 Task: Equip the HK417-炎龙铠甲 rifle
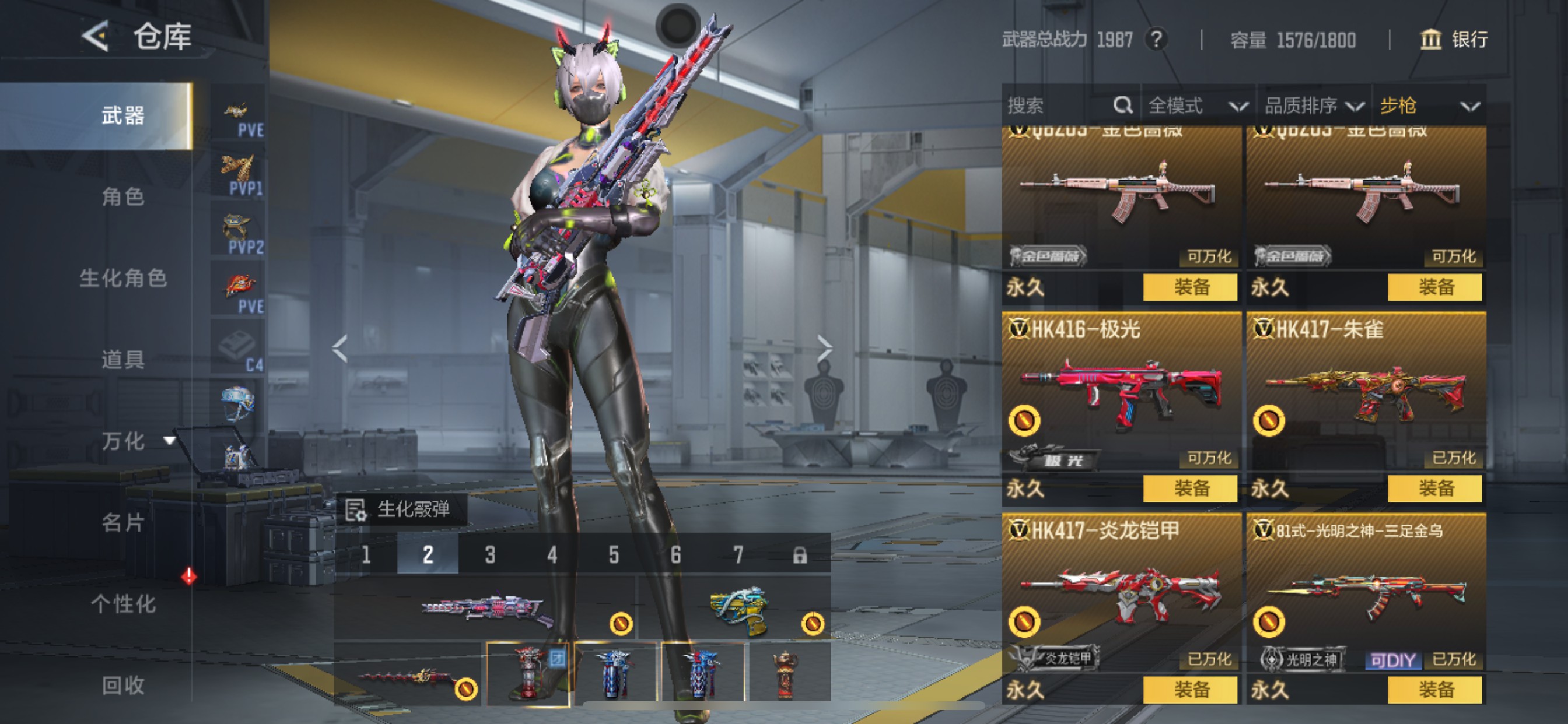pos(1190,690)
